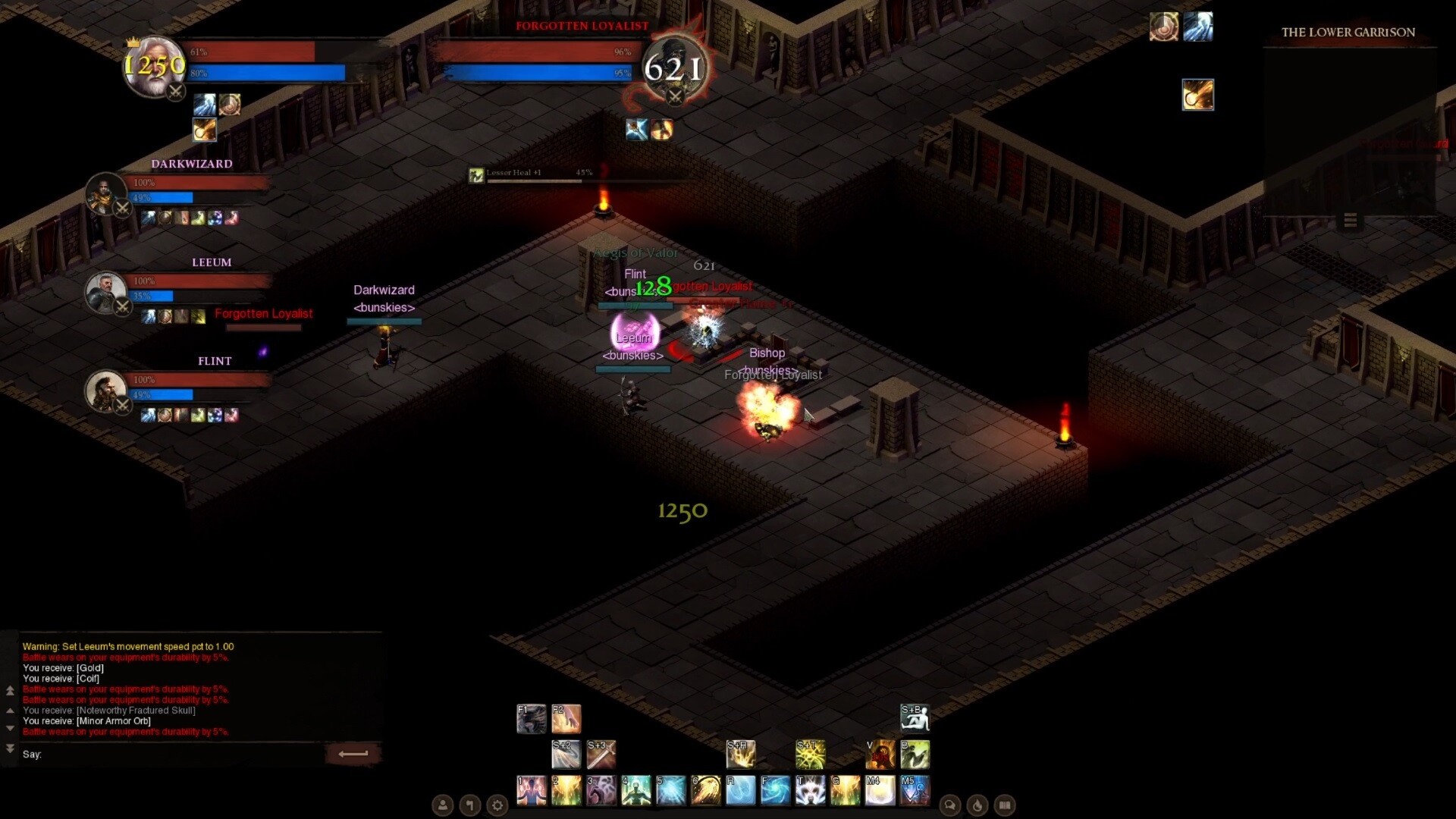Image resolution: width=1456 pixels, height=819 pixels.
Task: Jump chat log to the top
Action: 10,690
